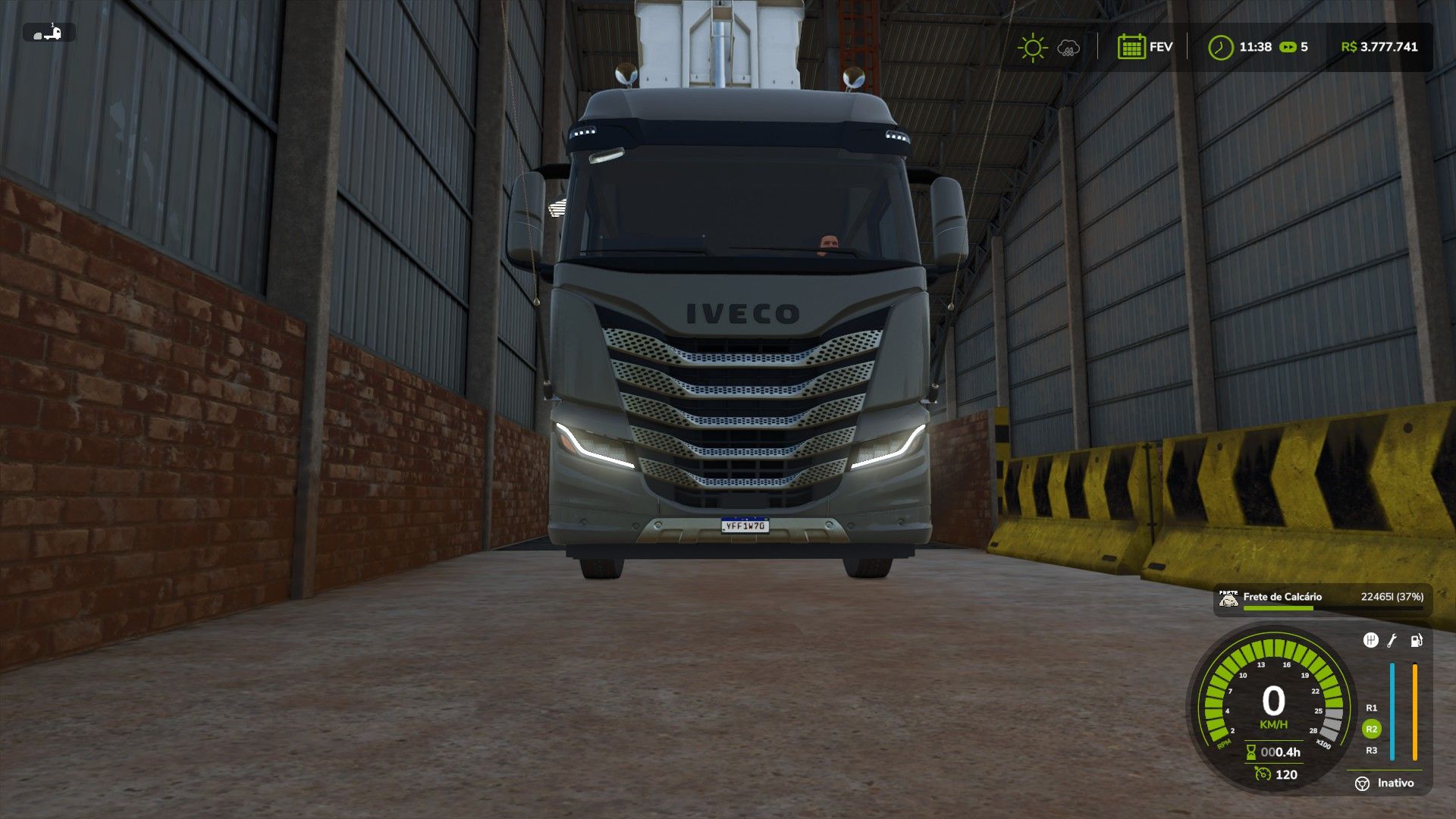Click the sun weather icon
The image size is (1456, 819).
(1033, 47)
